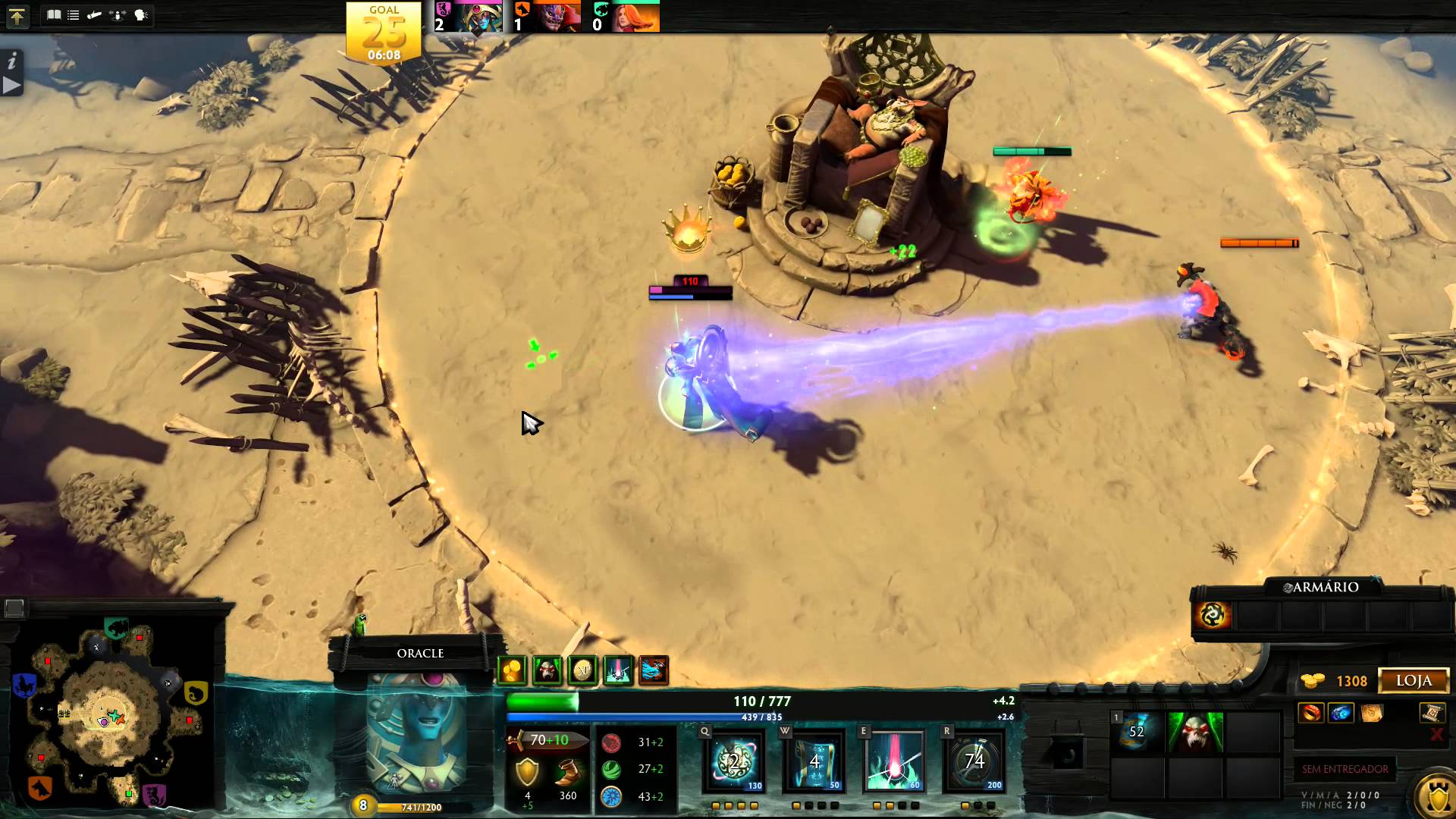
Task: Click the orb item in the Armário stash
Action: coord(1212,615)
